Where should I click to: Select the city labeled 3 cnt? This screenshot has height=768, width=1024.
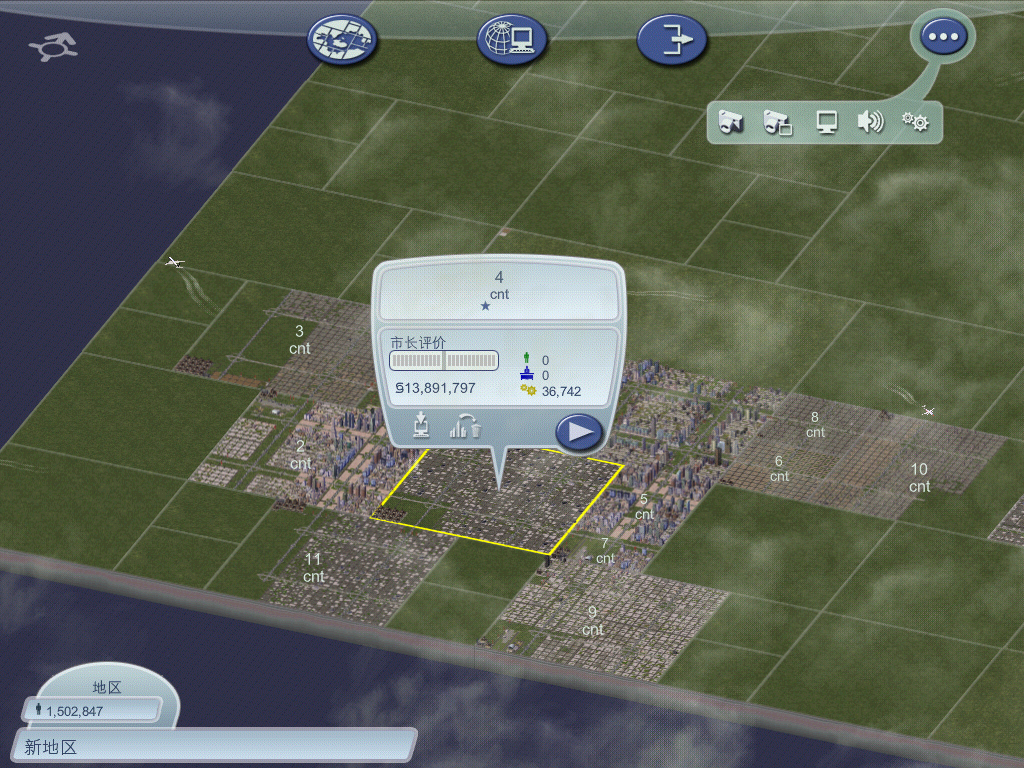pos(299,340)
